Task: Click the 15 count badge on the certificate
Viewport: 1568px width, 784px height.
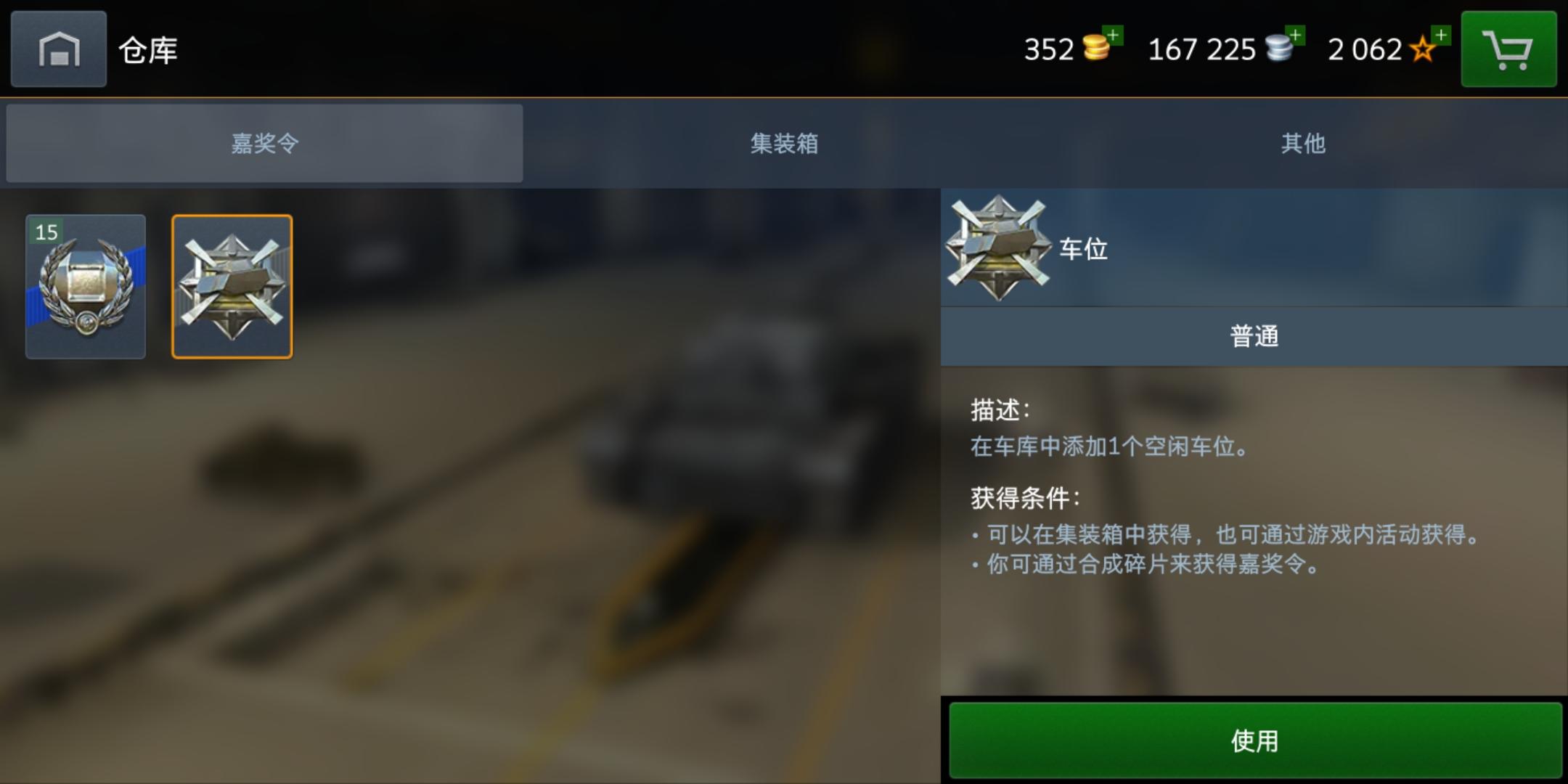Action: click(x=45, y=232)
